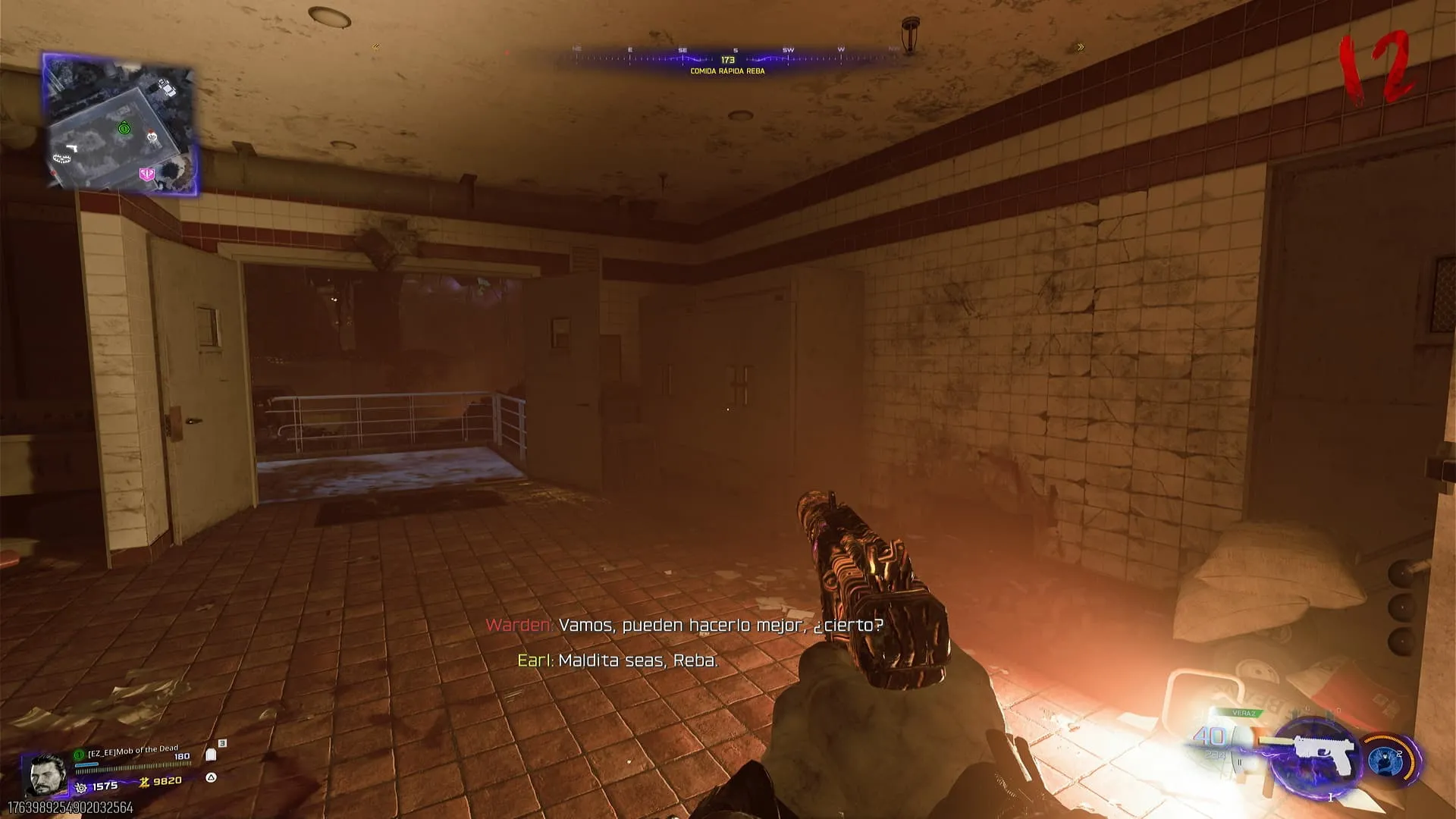
Task: Select the pink shield marker on minimap
Action: [147, 174]
